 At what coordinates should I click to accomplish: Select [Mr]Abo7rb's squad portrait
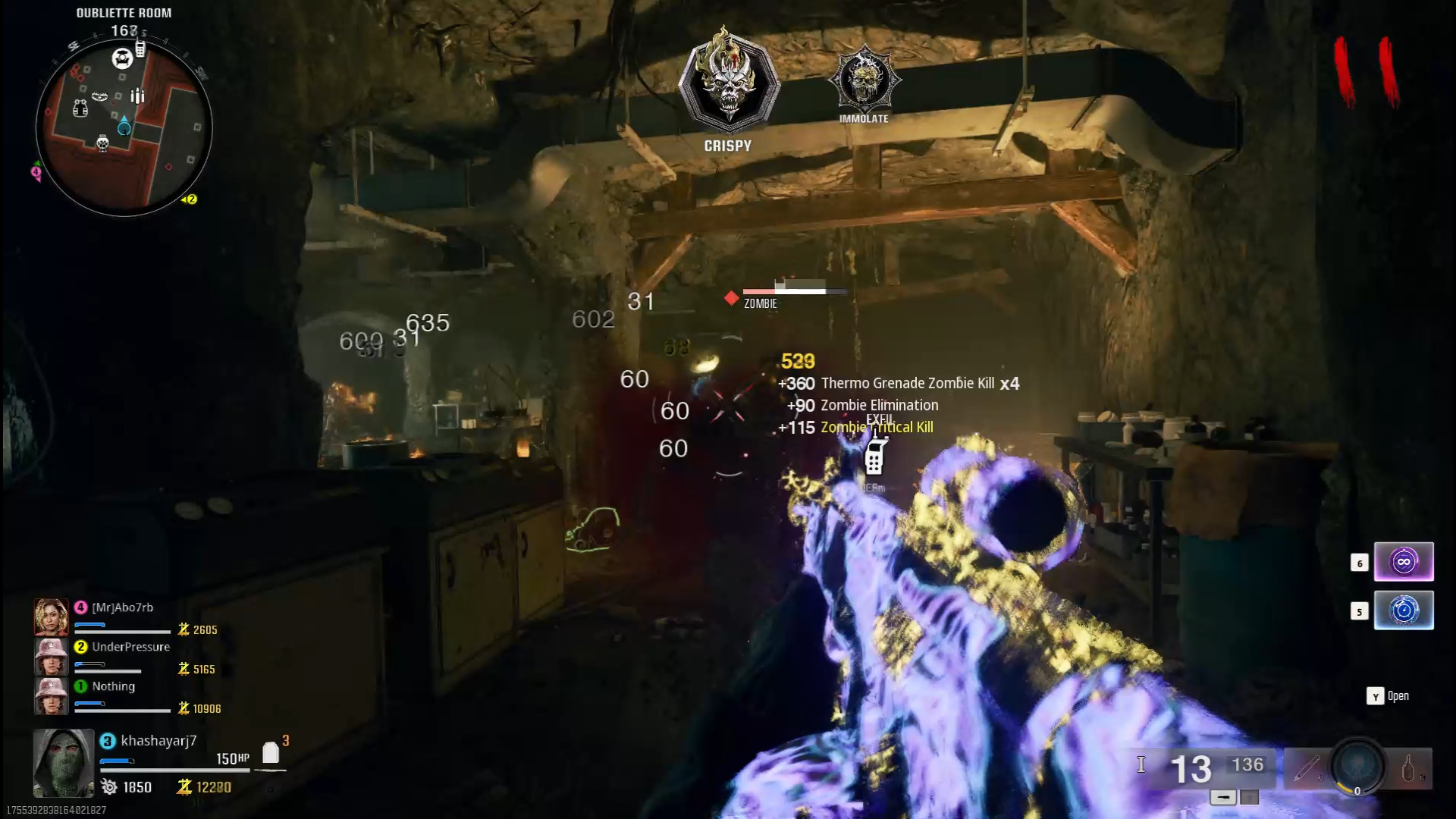pos(51,617)
